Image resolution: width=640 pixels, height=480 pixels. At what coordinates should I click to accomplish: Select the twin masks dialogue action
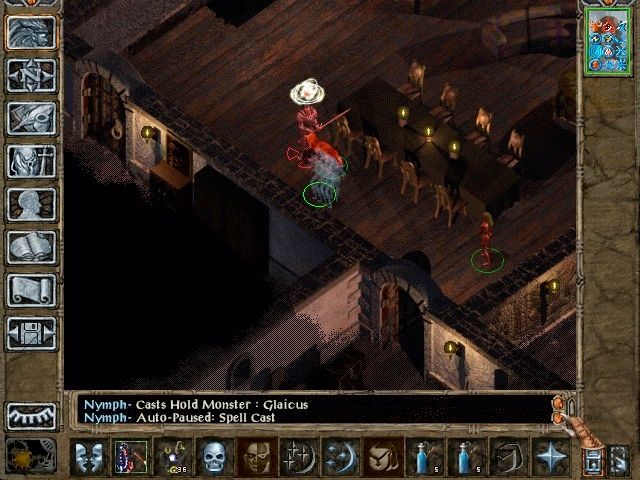pyautogui.click(x=88, y=457)
